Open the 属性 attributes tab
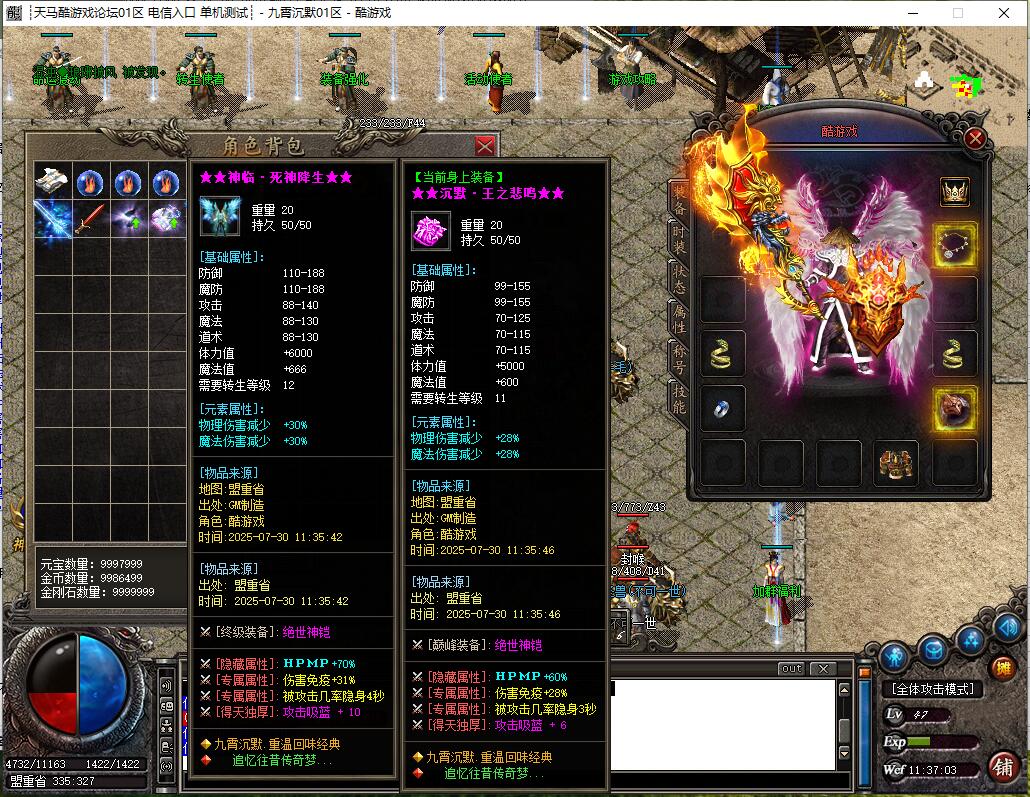This screenshot has height=797, width=1030. click(679, 318)
